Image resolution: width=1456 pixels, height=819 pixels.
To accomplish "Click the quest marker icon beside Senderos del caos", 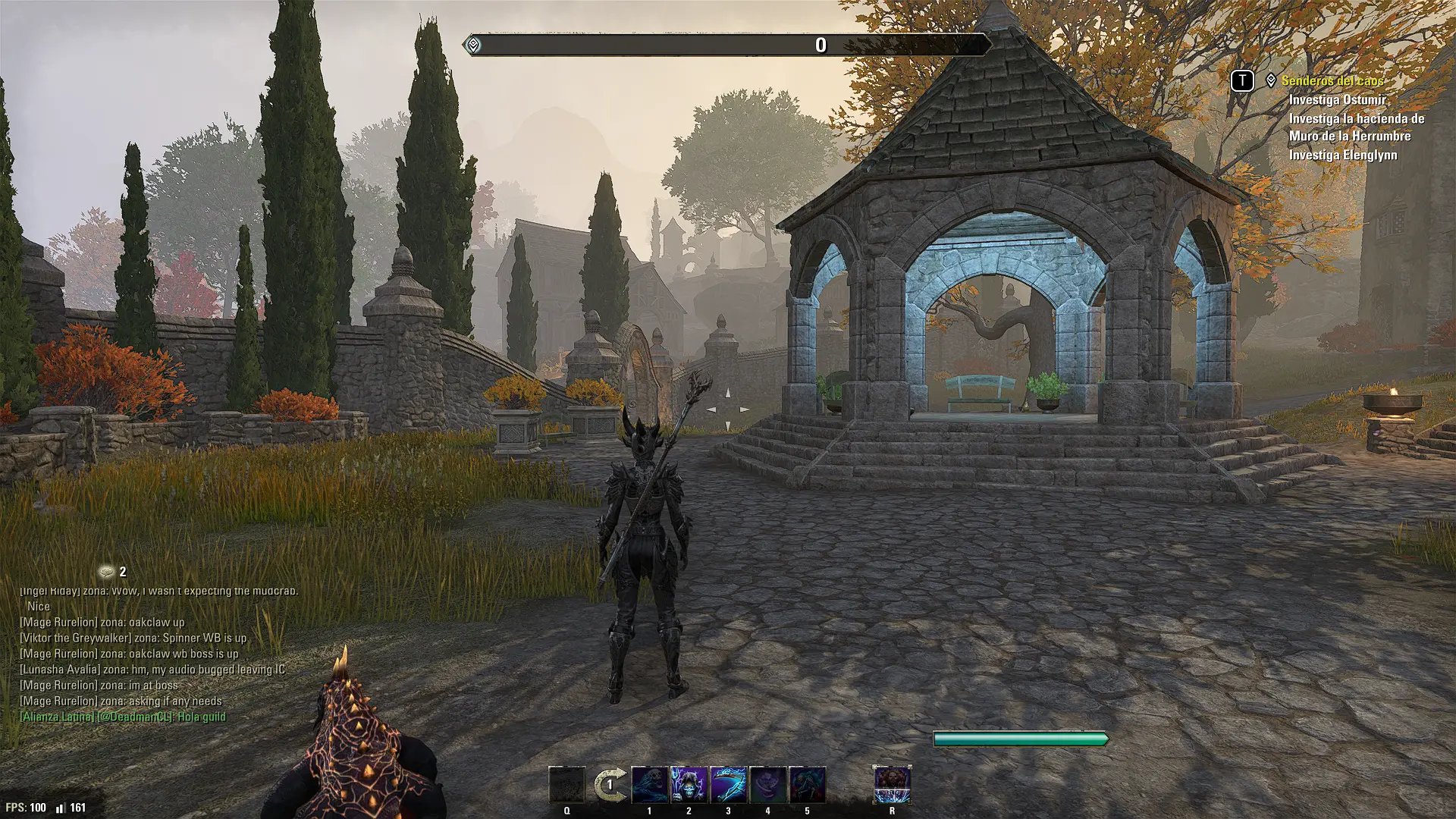I will pos(1271,80).
